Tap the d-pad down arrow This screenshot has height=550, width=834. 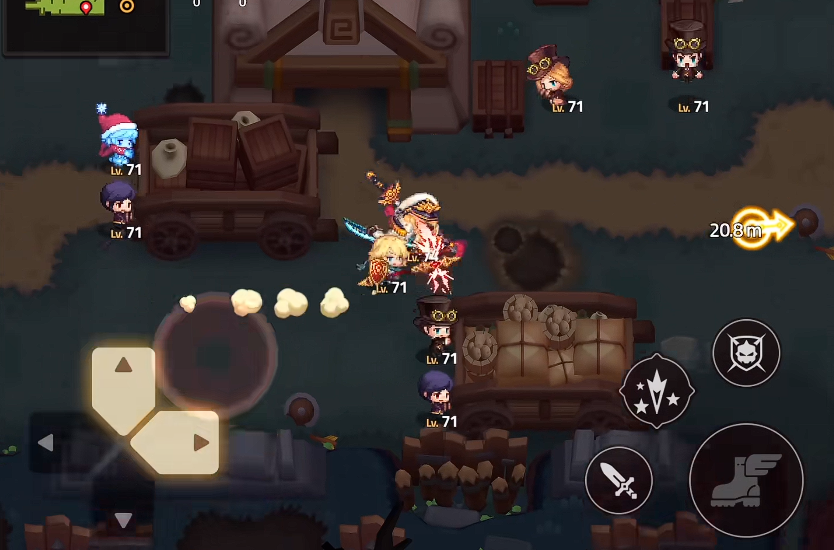pyautogui.click(x=123, y=519)
